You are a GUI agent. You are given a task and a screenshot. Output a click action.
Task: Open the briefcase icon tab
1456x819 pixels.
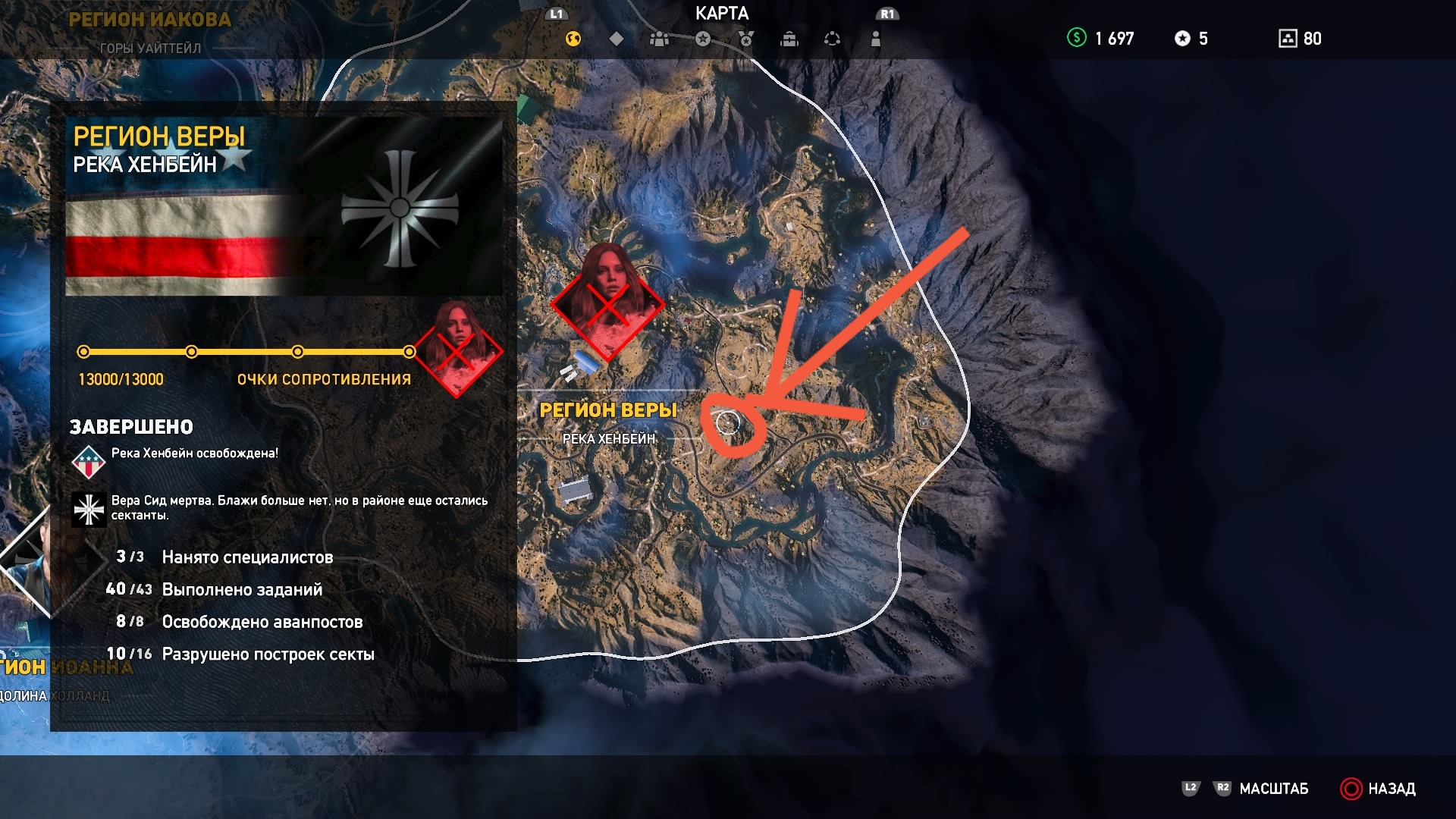[x=789, y=39]
